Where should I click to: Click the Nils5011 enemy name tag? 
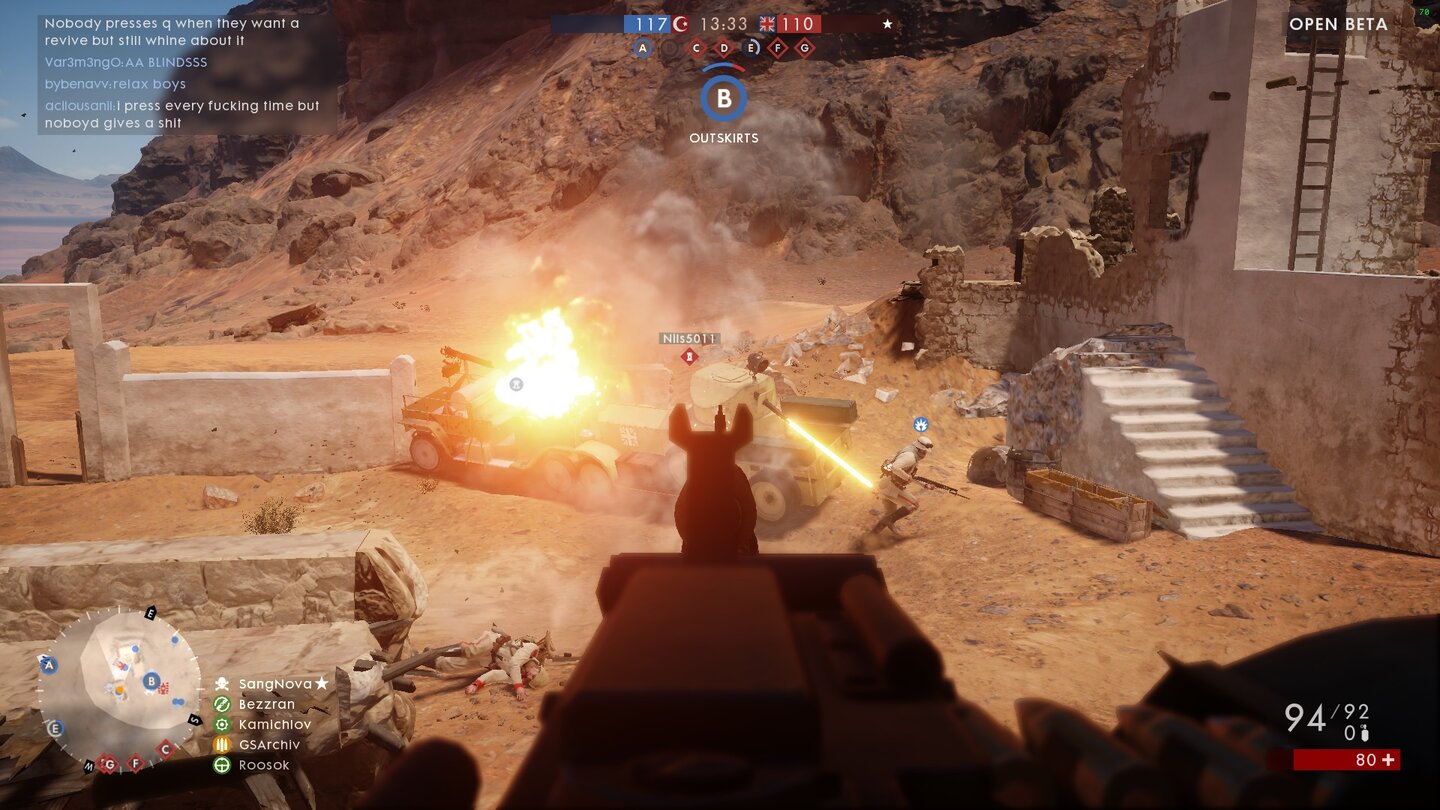pyautogui.click(x=689, y=339)
